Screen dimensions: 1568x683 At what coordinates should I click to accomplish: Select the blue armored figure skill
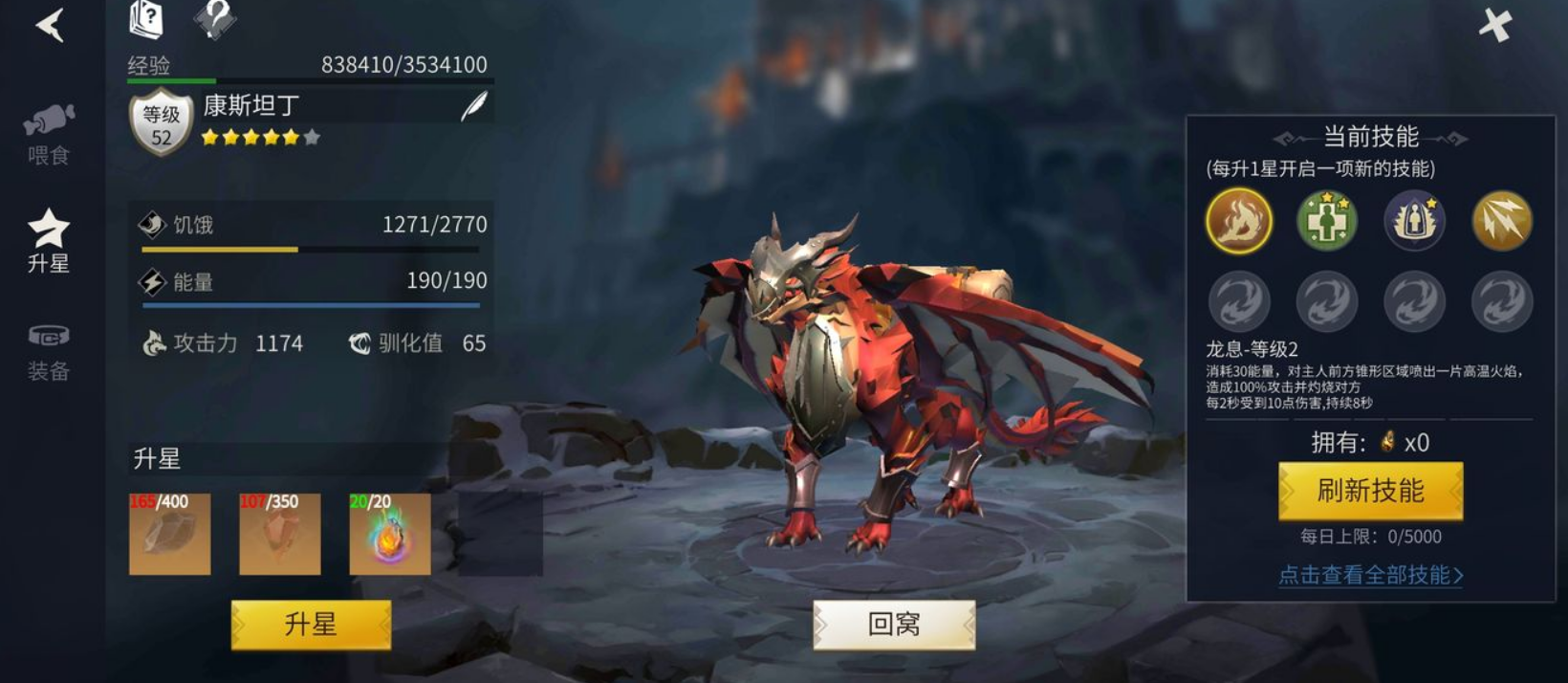pyautogui.click(x=1414, y=221)
